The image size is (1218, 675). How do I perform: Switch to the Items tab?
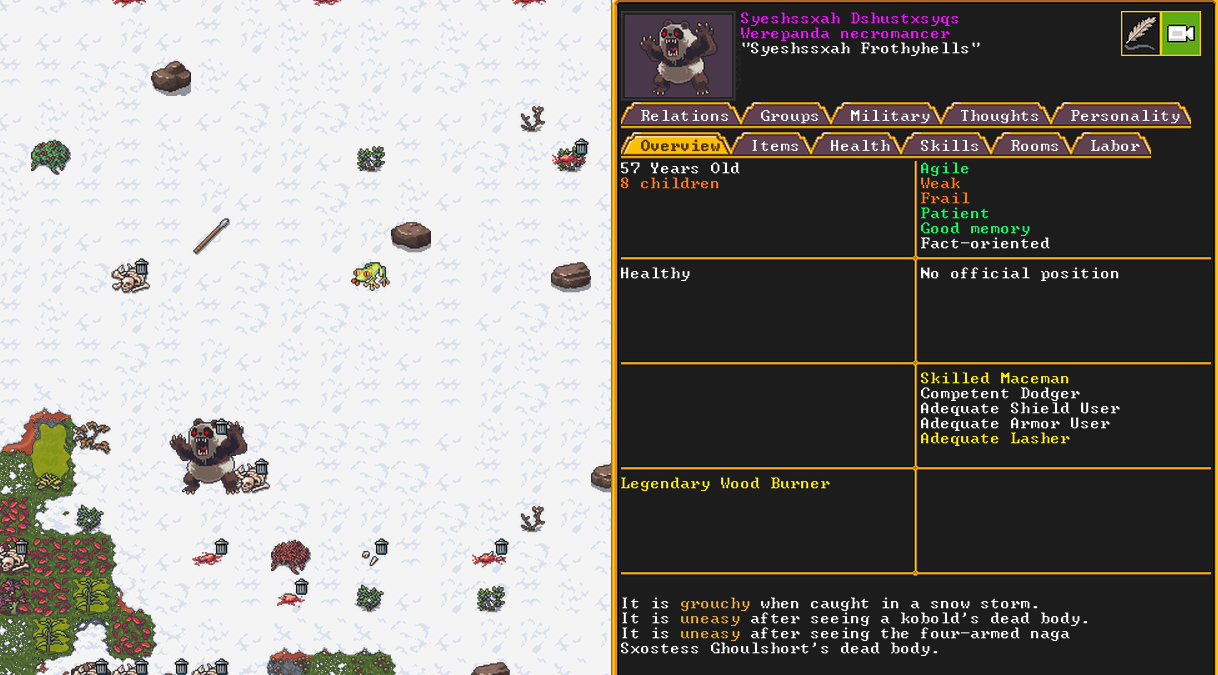(x=774, y=146)
